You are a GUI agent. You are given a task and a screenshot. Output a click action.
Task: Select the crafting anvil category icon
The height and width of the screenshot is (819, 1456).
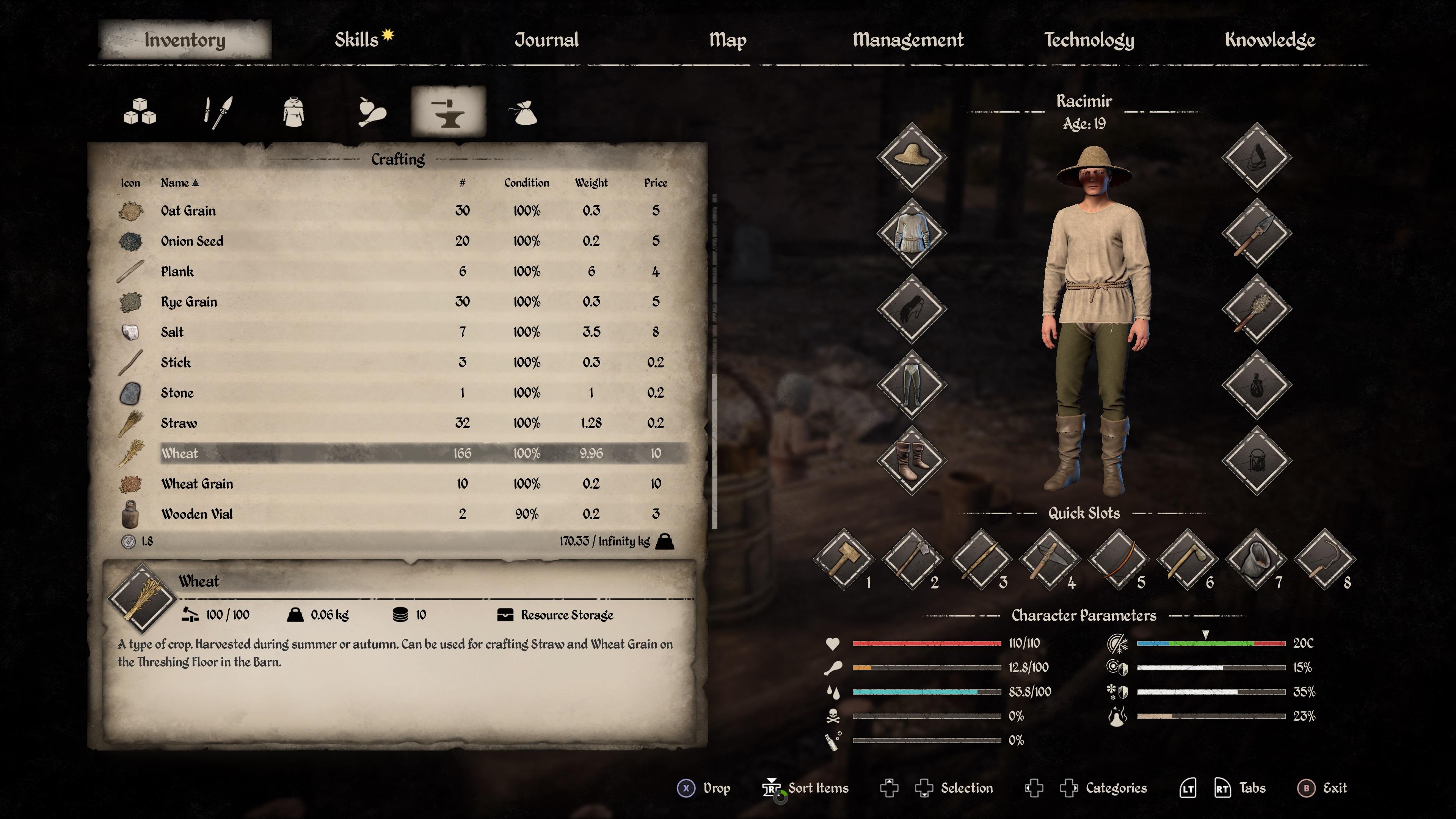click(x=449, y=112)
